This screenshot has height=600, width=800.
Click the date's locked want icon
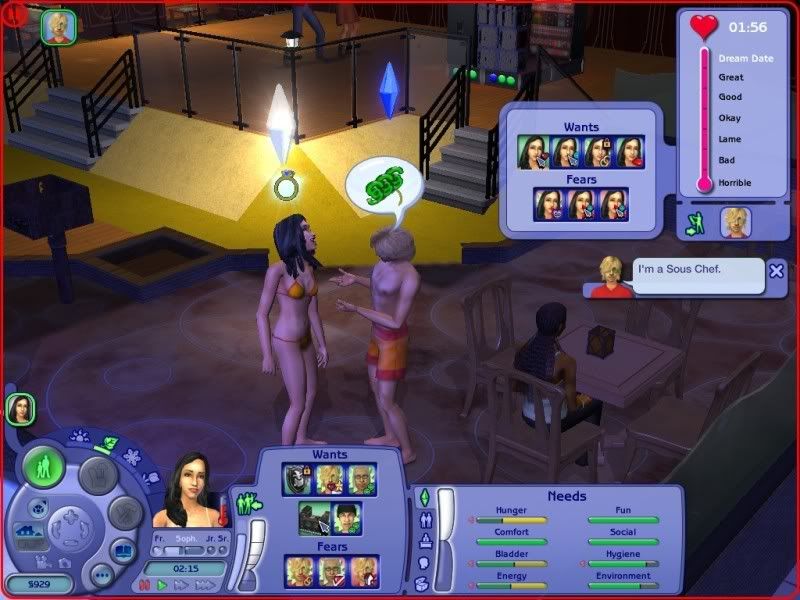tap(599, 152)
